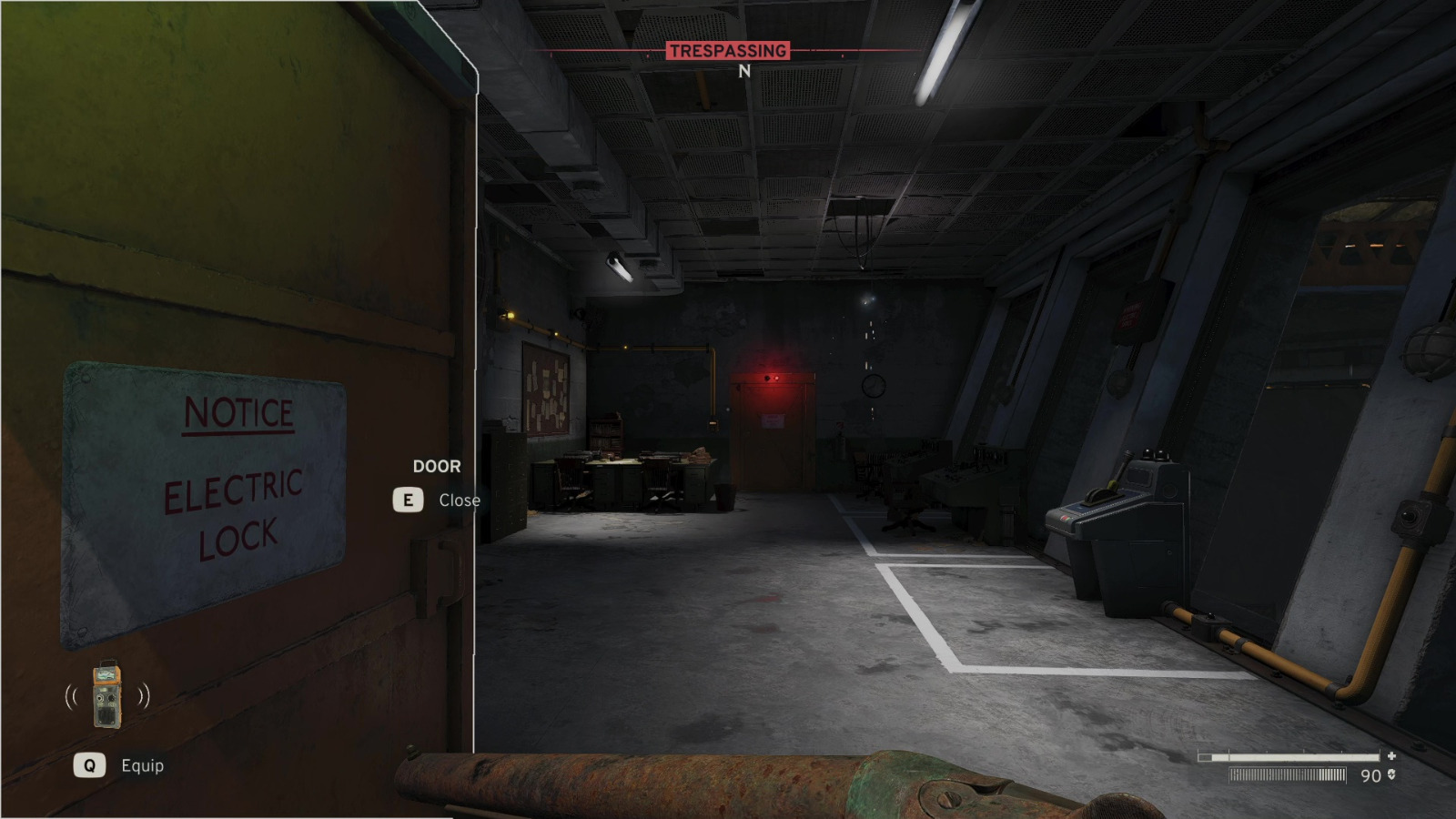Viewport: 1456px width, 819px height.
Task: Click the Equip label next to Q
Action: (x=143, y=765)
